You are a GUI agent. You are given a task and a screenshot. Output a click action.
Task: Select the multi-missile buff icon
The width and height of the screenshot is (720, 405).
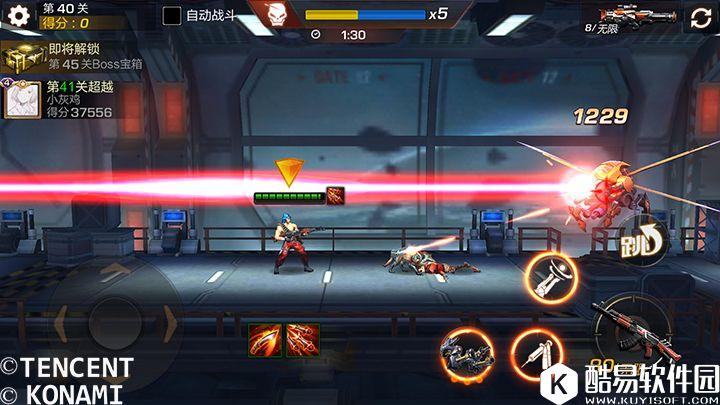(x=302, y=340)
